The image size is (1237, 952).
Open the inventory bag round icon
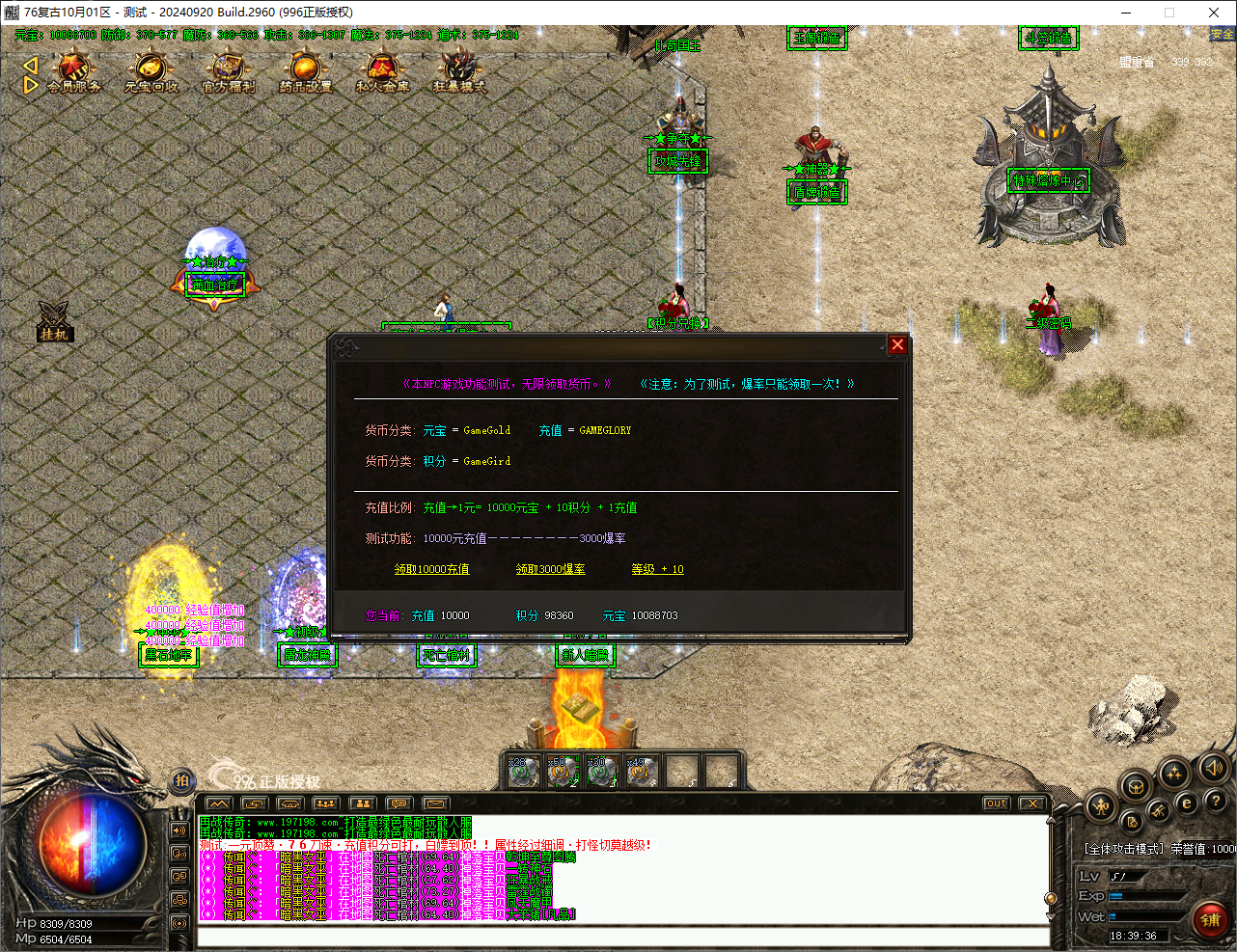point(1135,786)
